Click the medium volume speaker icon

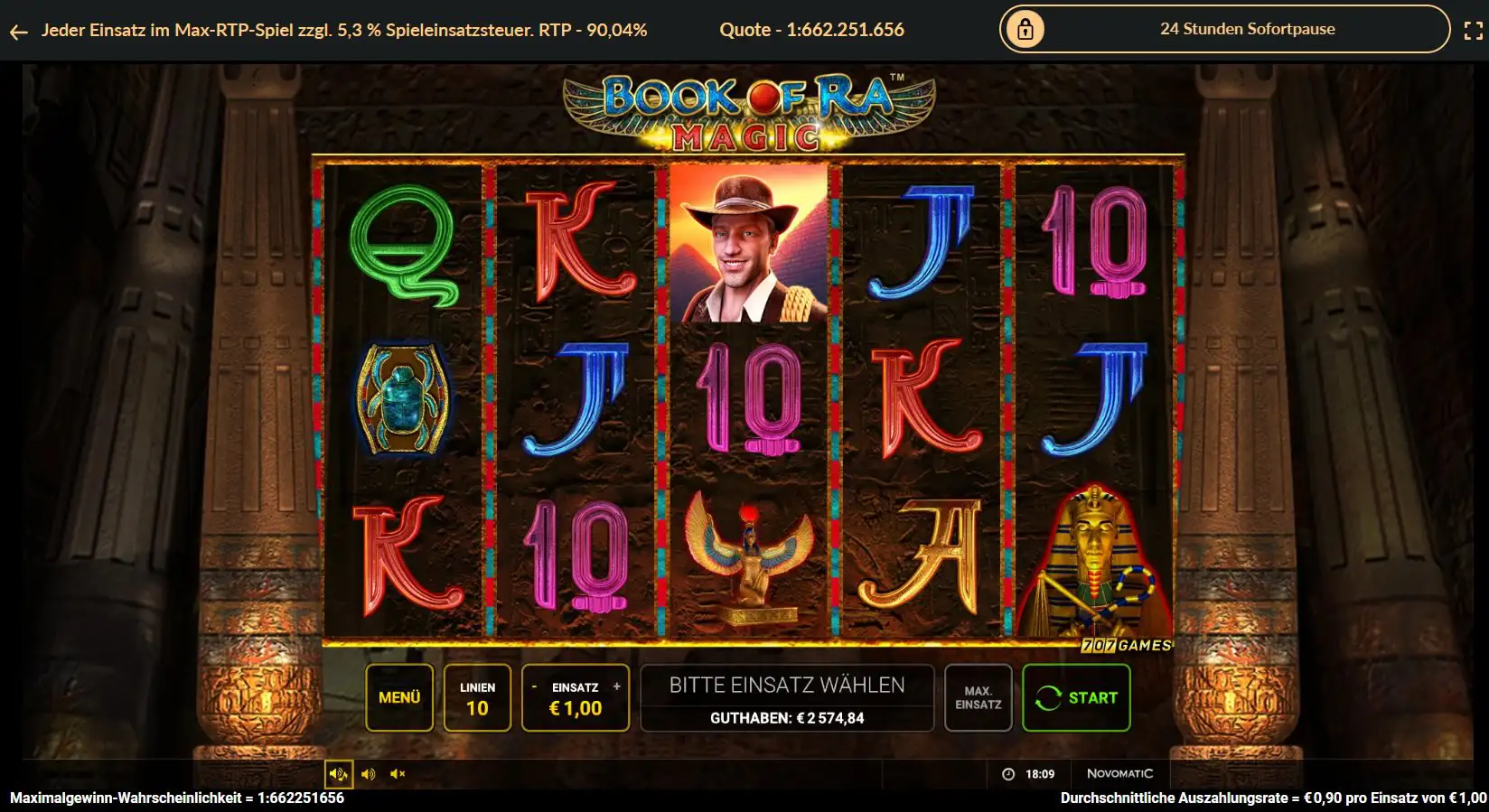pos(367,774)
